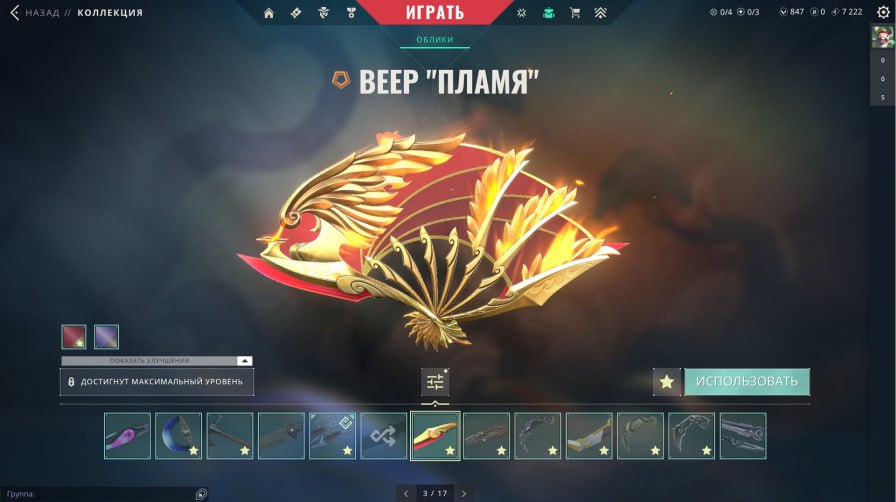Click the ИСПОЛЬЗОВАТЬ button

746,381
